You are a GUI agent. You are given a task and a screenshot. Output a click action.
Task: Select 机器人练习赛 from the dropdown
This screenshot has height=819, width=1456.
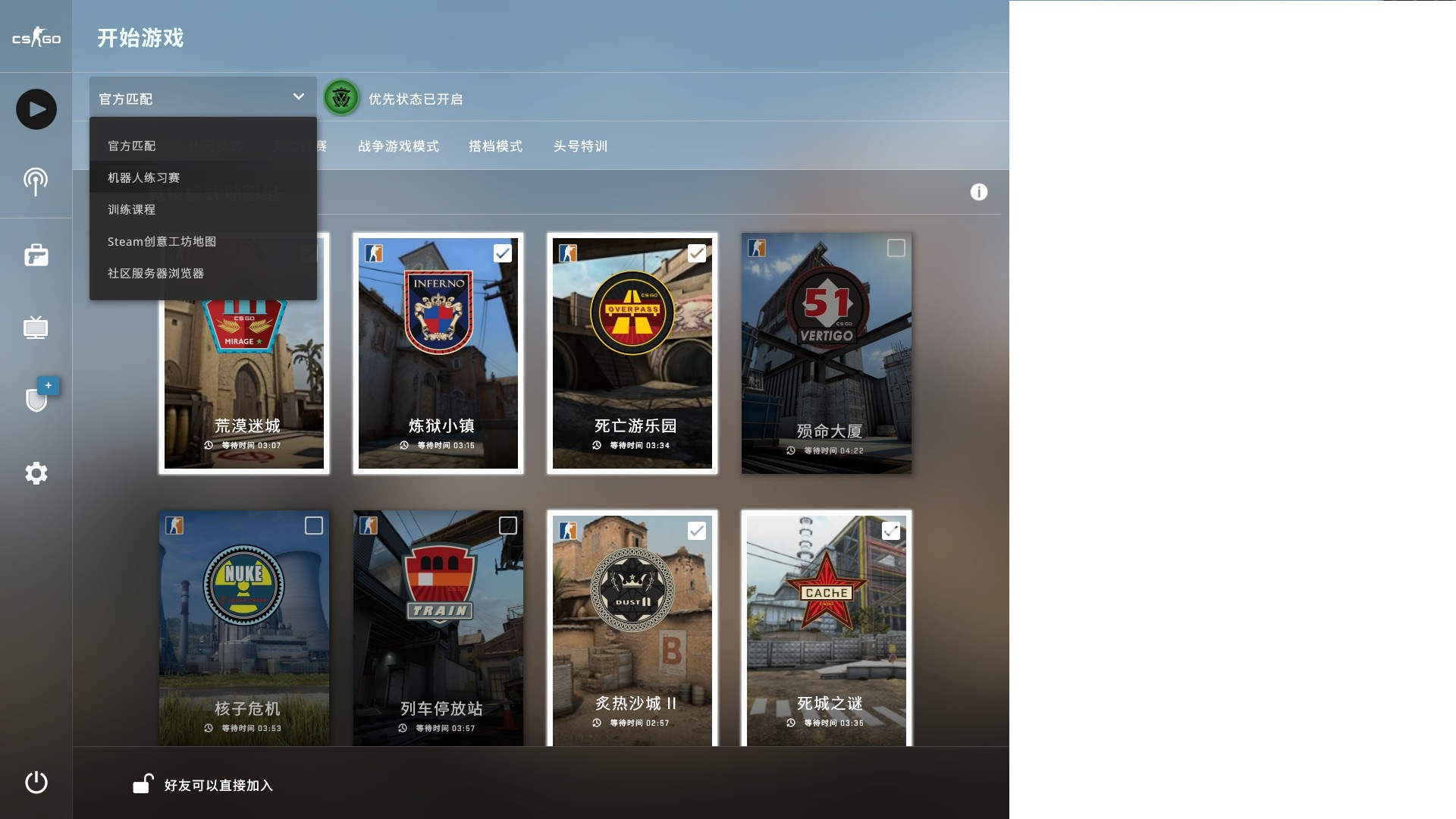(x=145, y=177)
